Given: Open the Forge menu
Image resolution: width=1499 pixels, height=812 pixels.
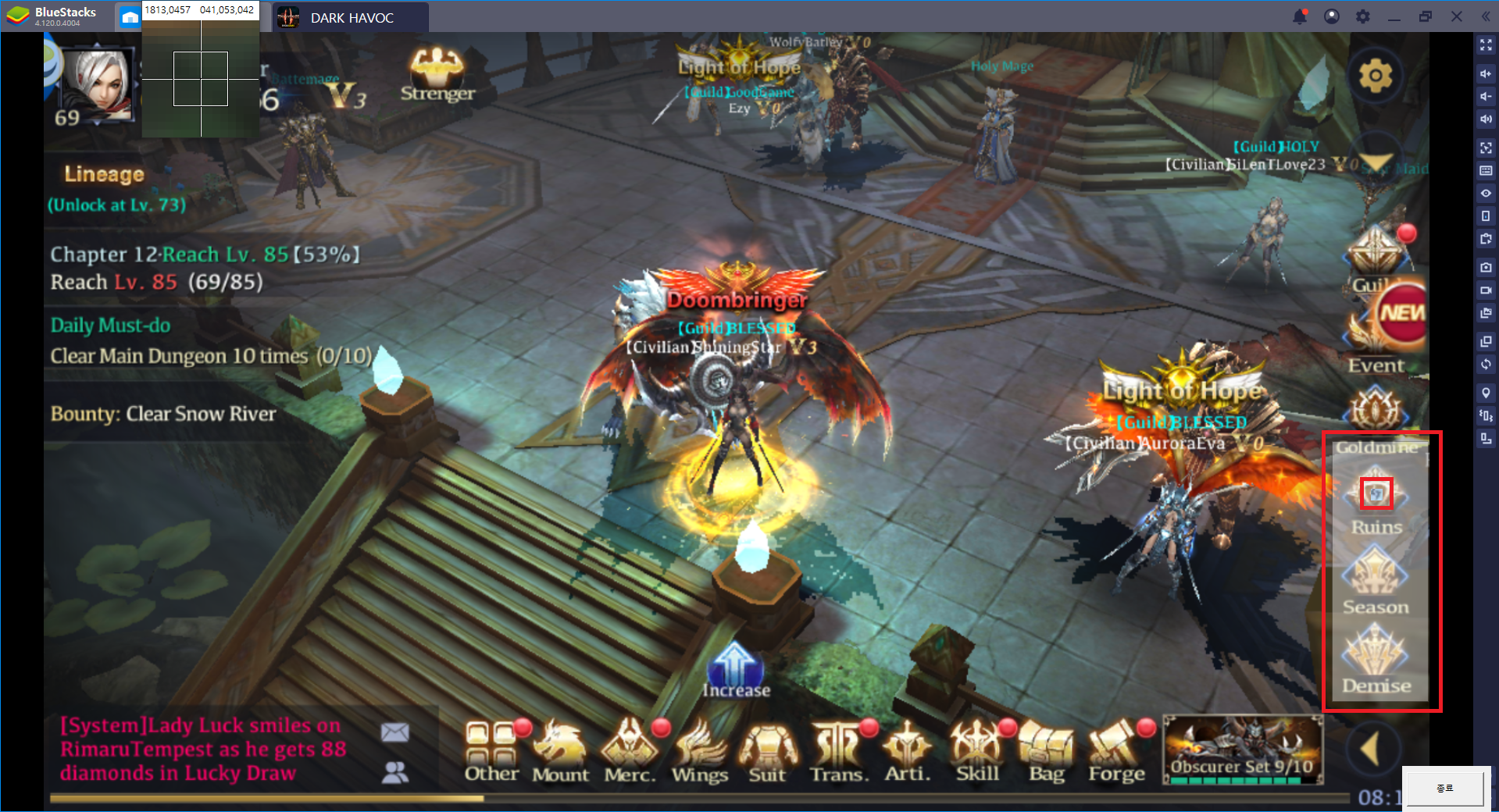Looking at the screenshot, I should [x=1116, y=750].
